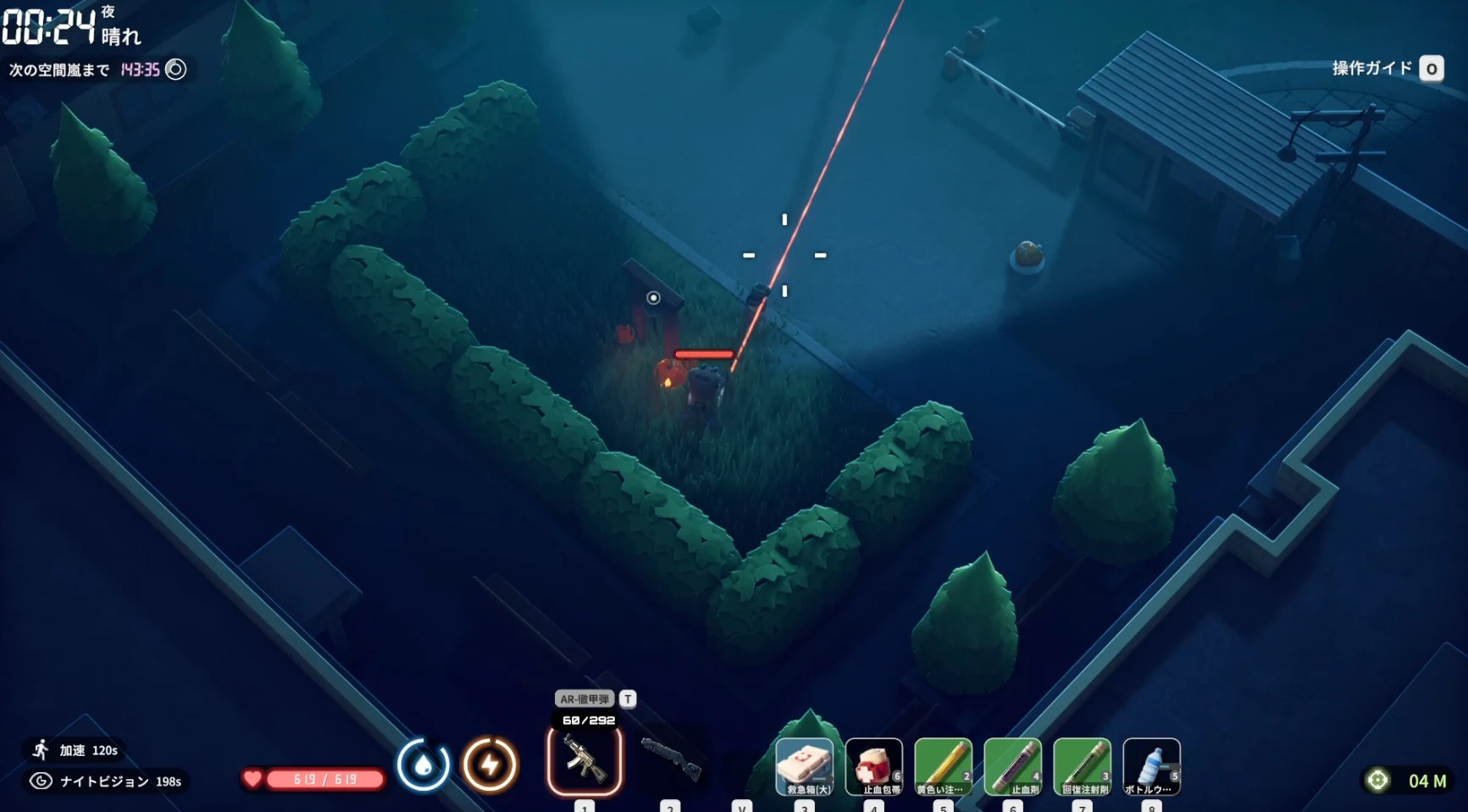Use the yellow injector item
Viewport: 1468px width, 812px height.
coord(943,766)
